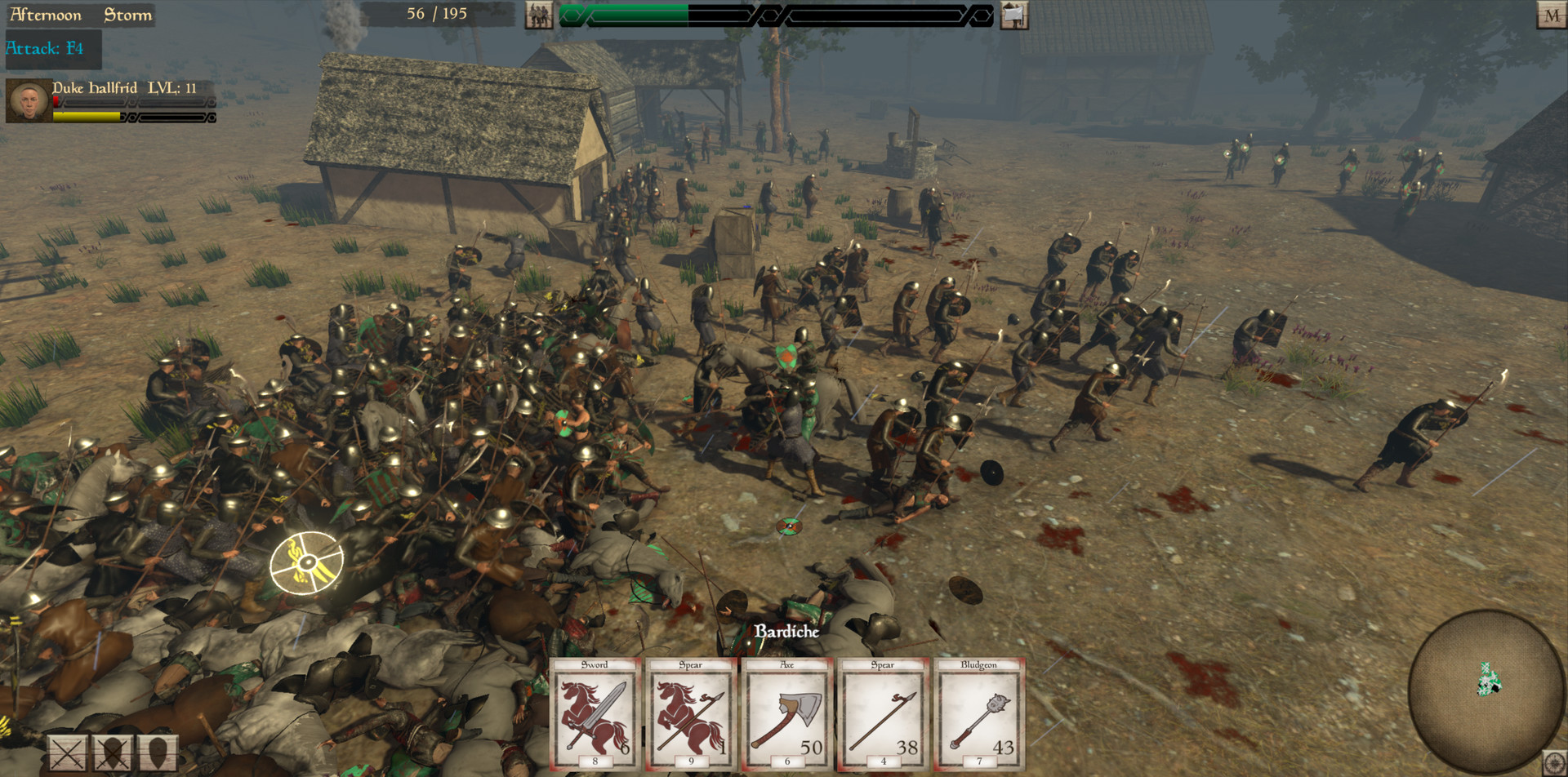Click the soldiers group icon beside the battle bar

[538, 15]
